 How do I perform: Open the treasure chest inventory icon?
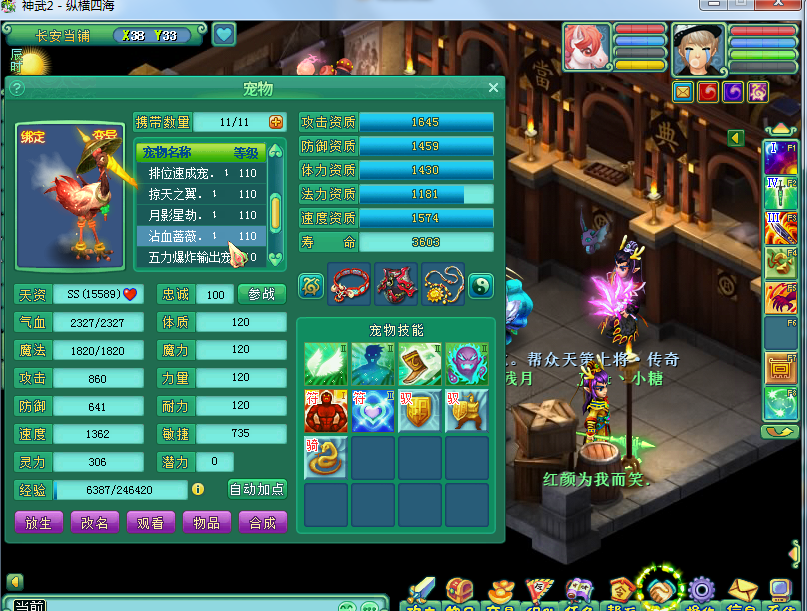click(x=459, y=591)
